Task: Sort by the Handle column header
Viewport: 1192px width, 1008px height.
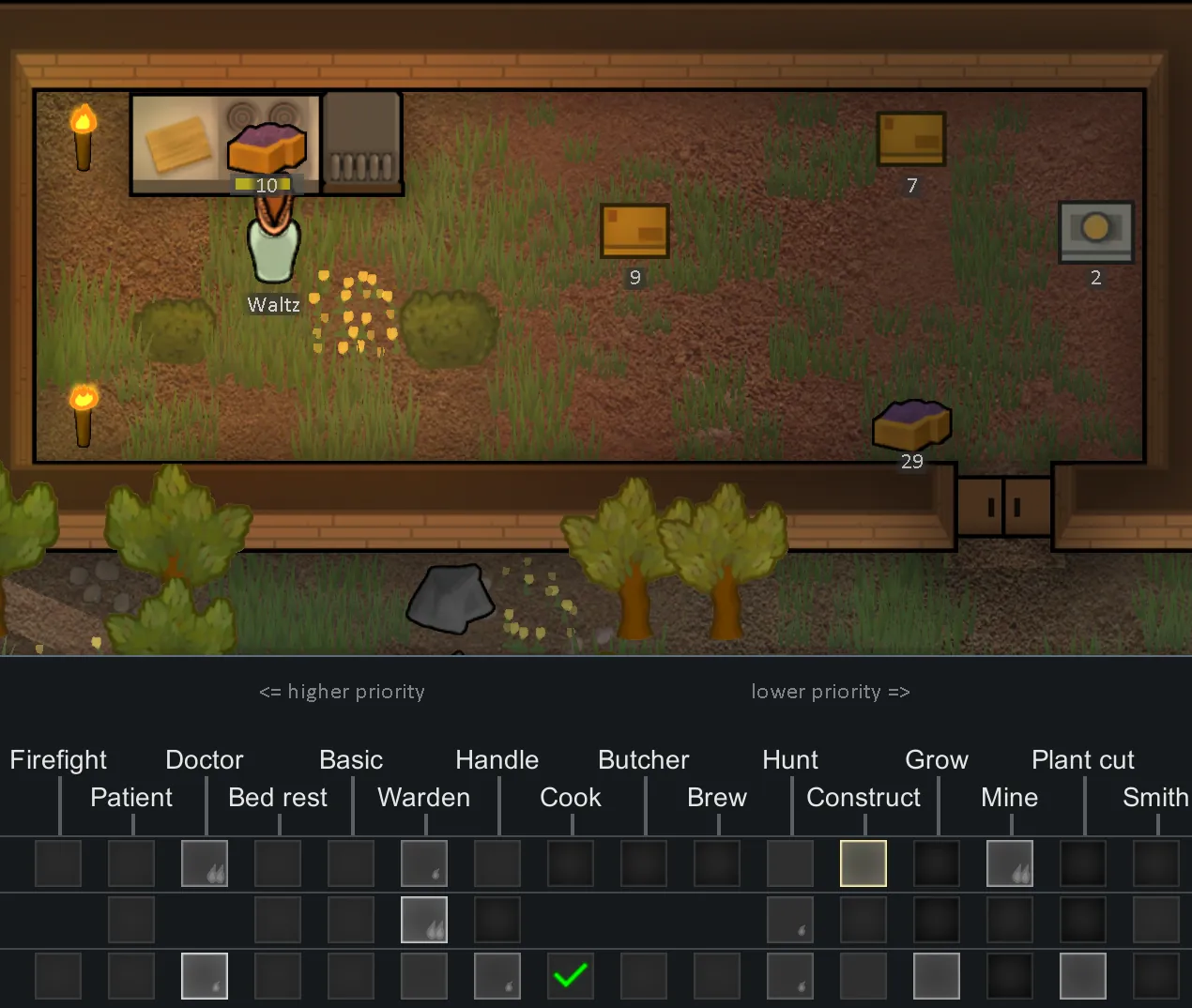Action: (497, 759)
